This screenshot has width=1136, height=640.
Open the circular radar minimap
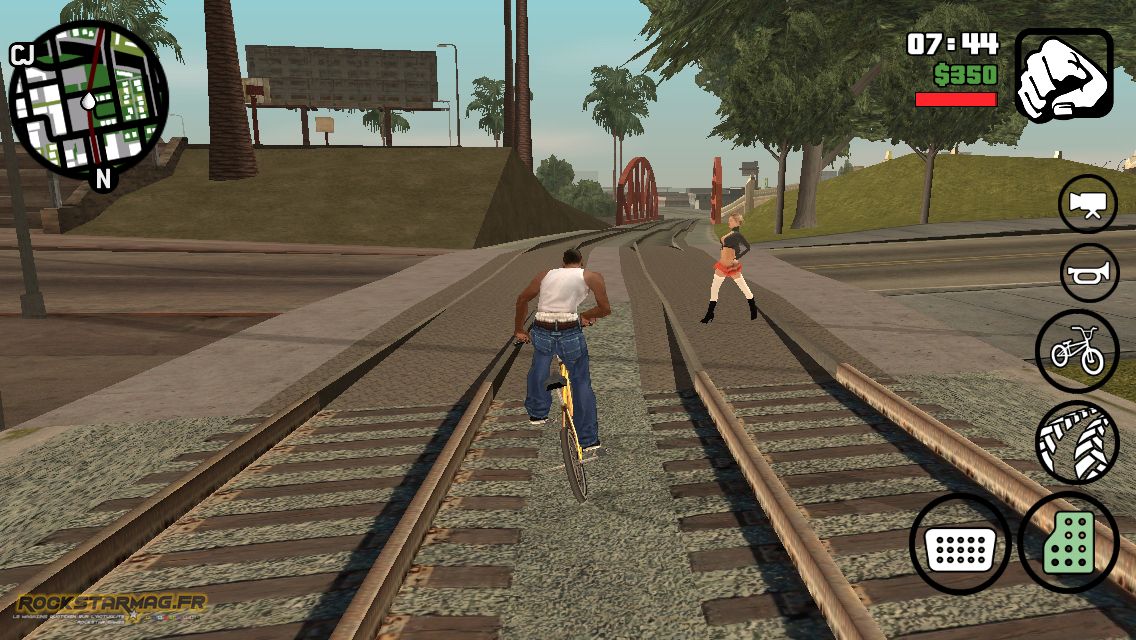pyautogui.click(x=88, y=100)
